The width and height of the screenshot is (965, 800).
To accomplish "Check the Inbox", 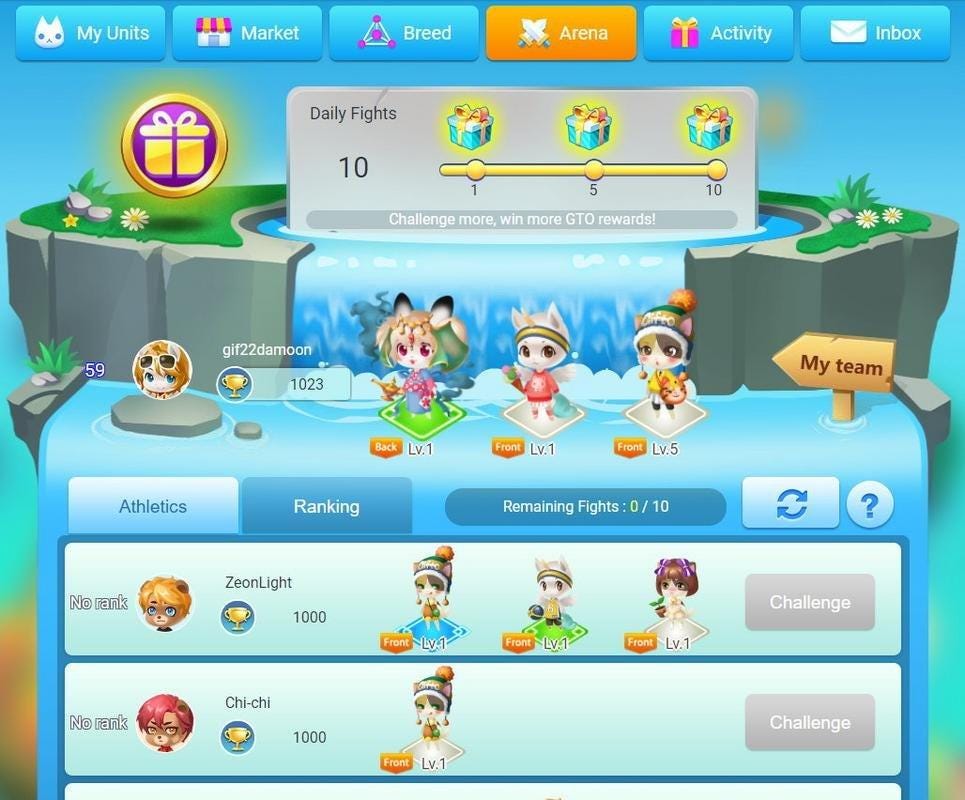I will (875, 33).
